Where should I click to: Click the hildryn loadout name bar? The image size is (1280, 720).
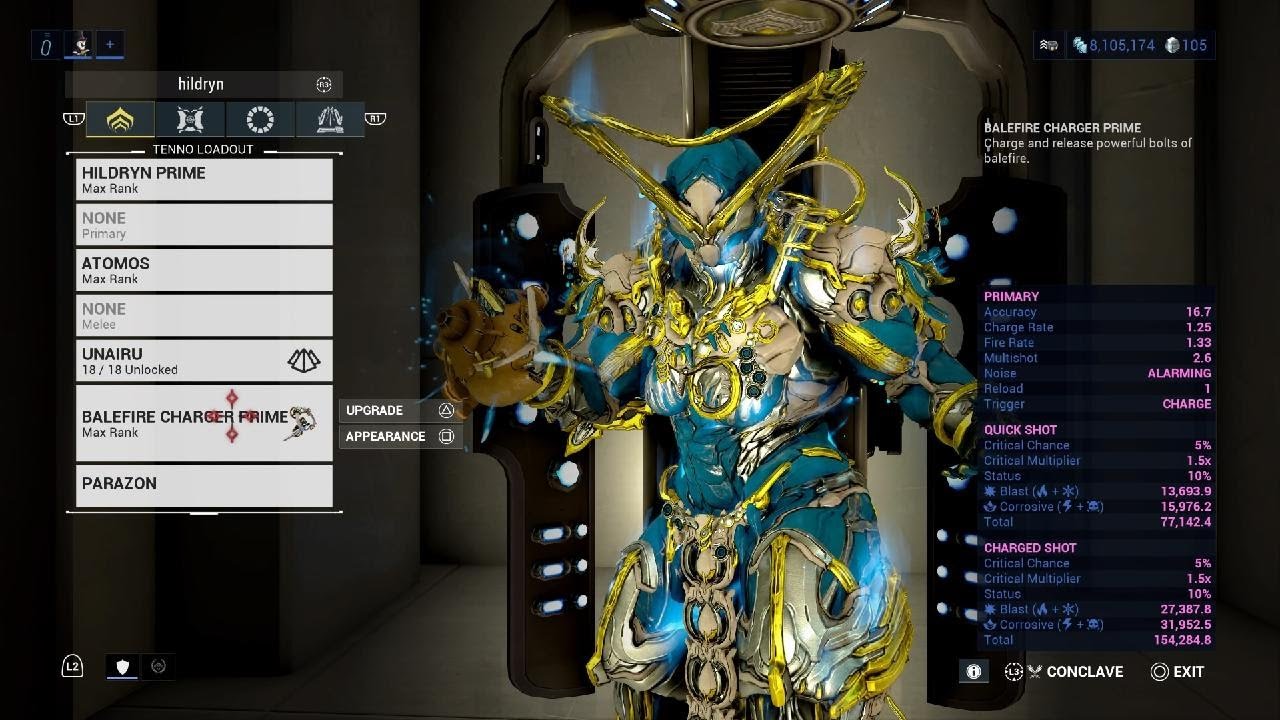pos(203,84)
